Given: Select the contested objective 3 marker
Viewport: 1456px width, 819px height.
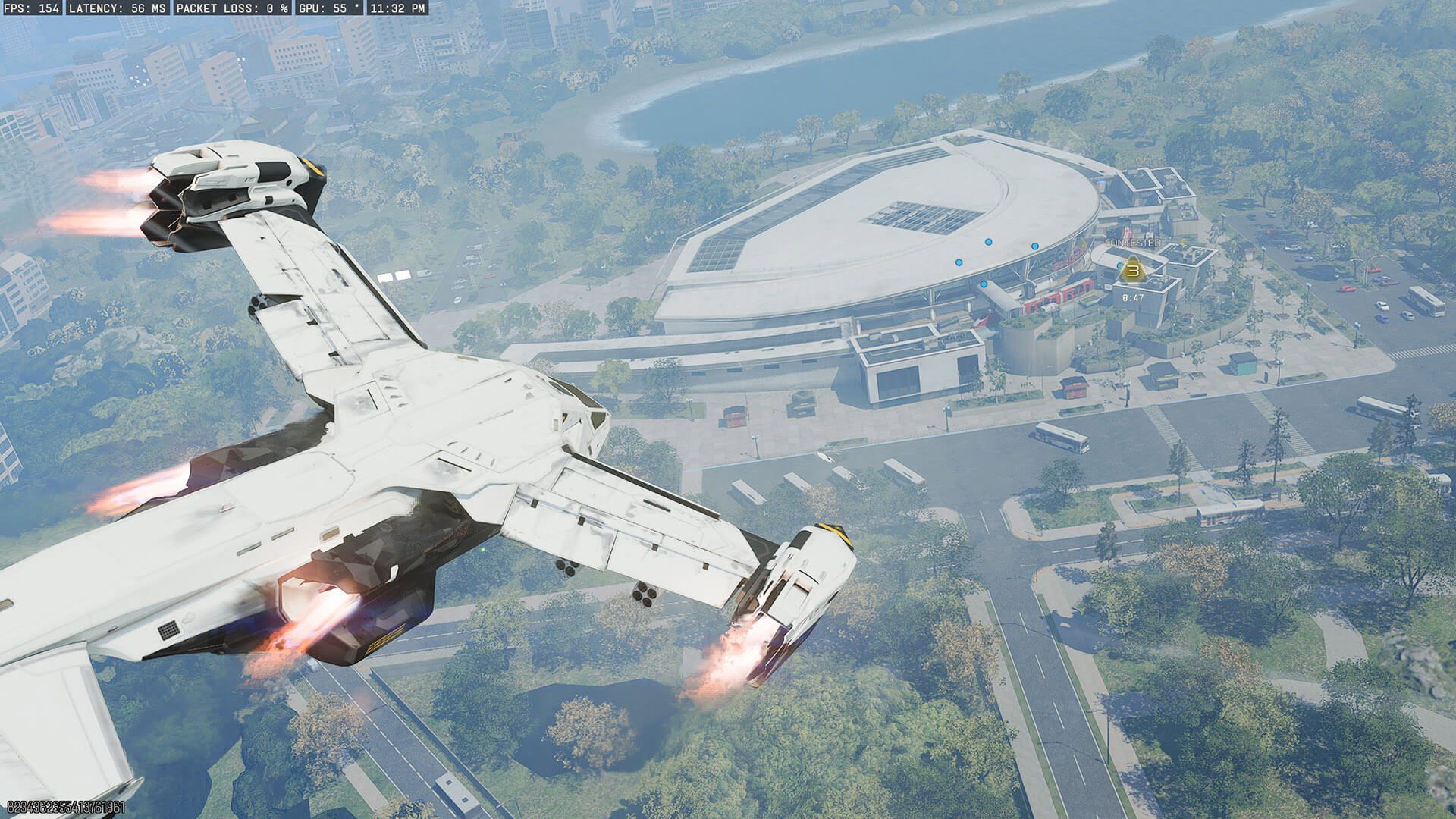Looking at the screenshot, I should pyautogui.click(x=1133, y=269).
